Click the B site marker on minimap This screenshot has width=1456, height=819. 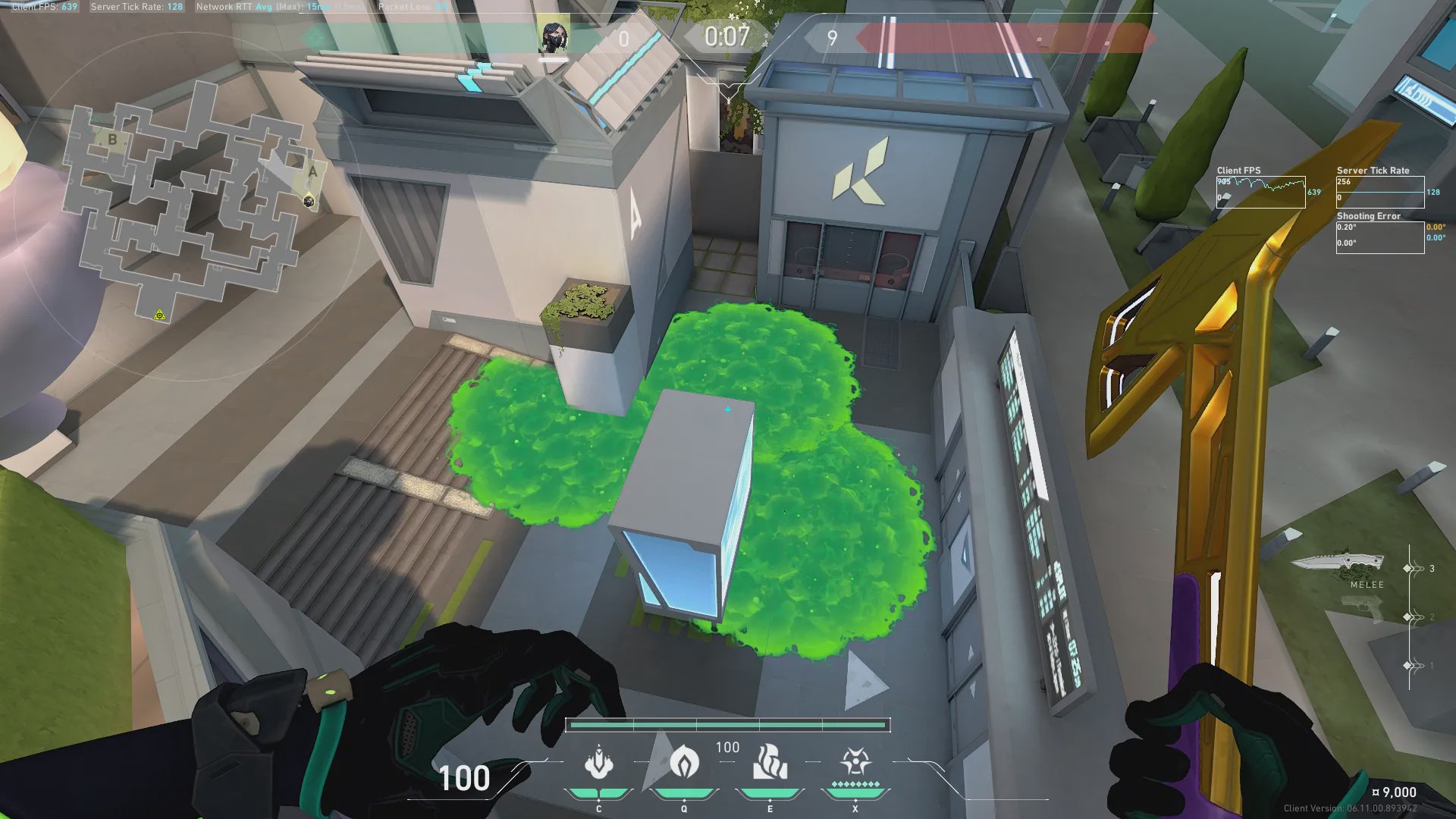click(113, 140)
